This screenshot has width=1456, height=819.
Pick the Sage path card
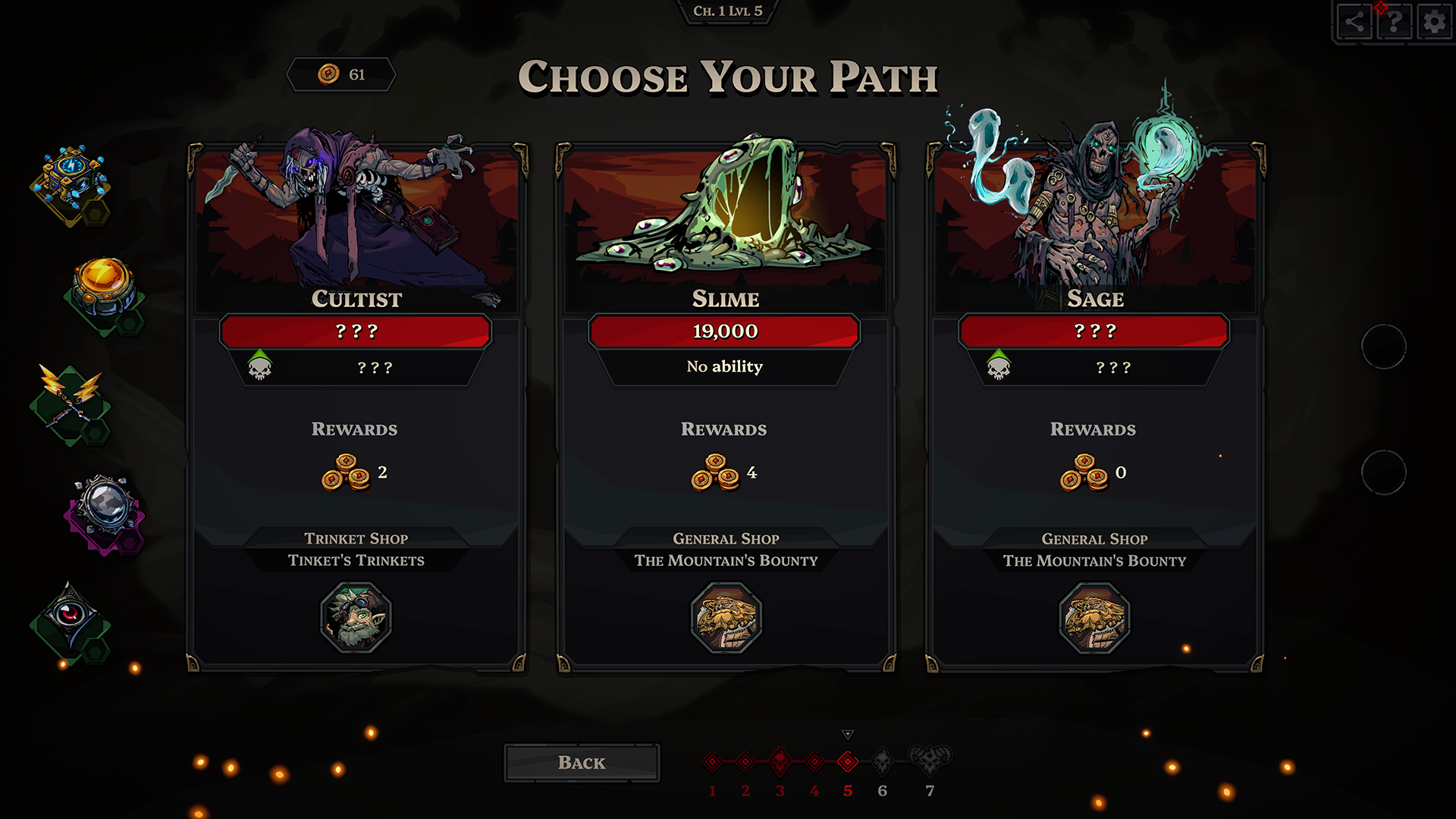[1094, 409]
